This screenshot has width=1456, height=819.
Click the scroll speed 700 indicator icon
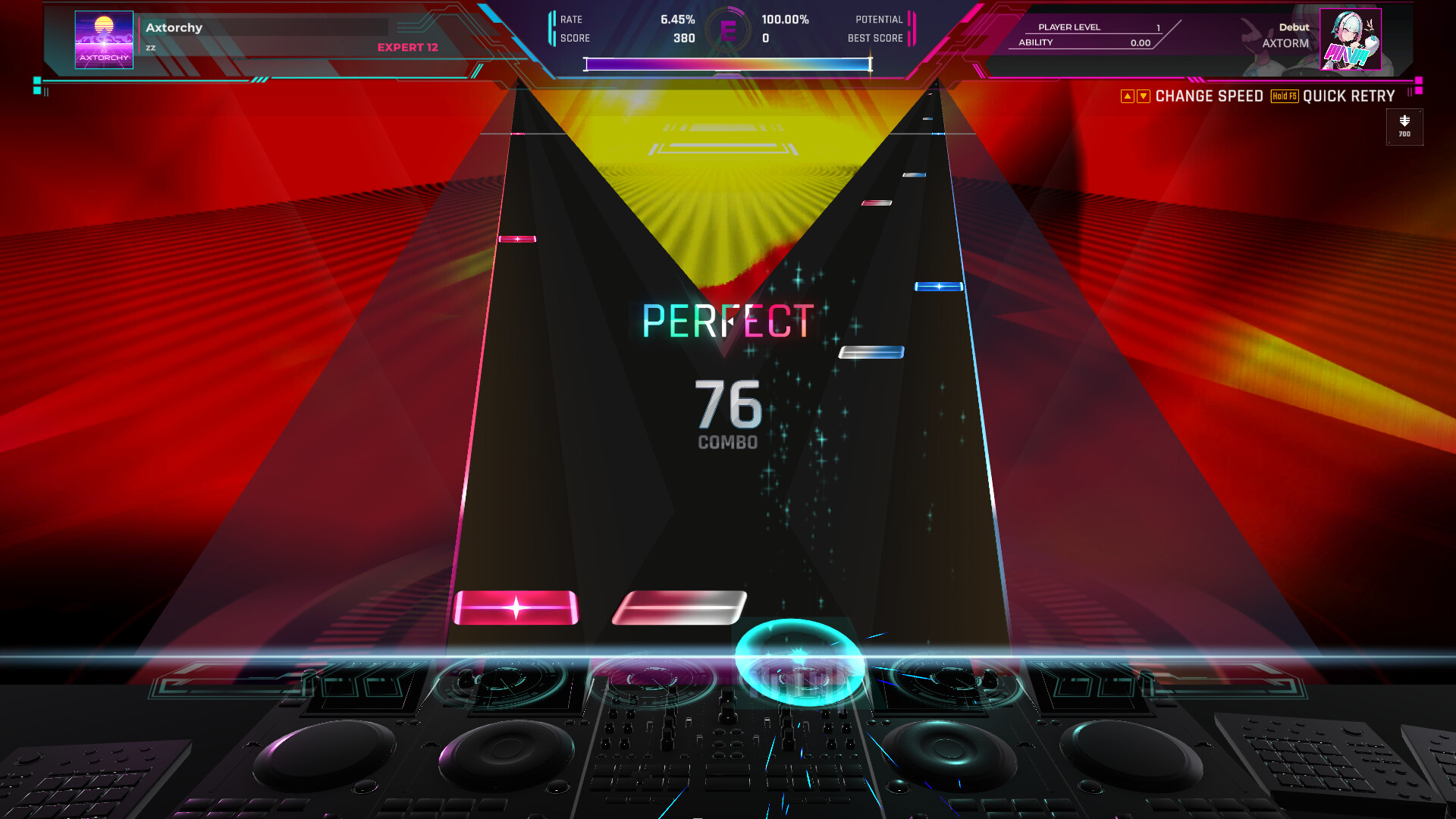[1404, 126]
